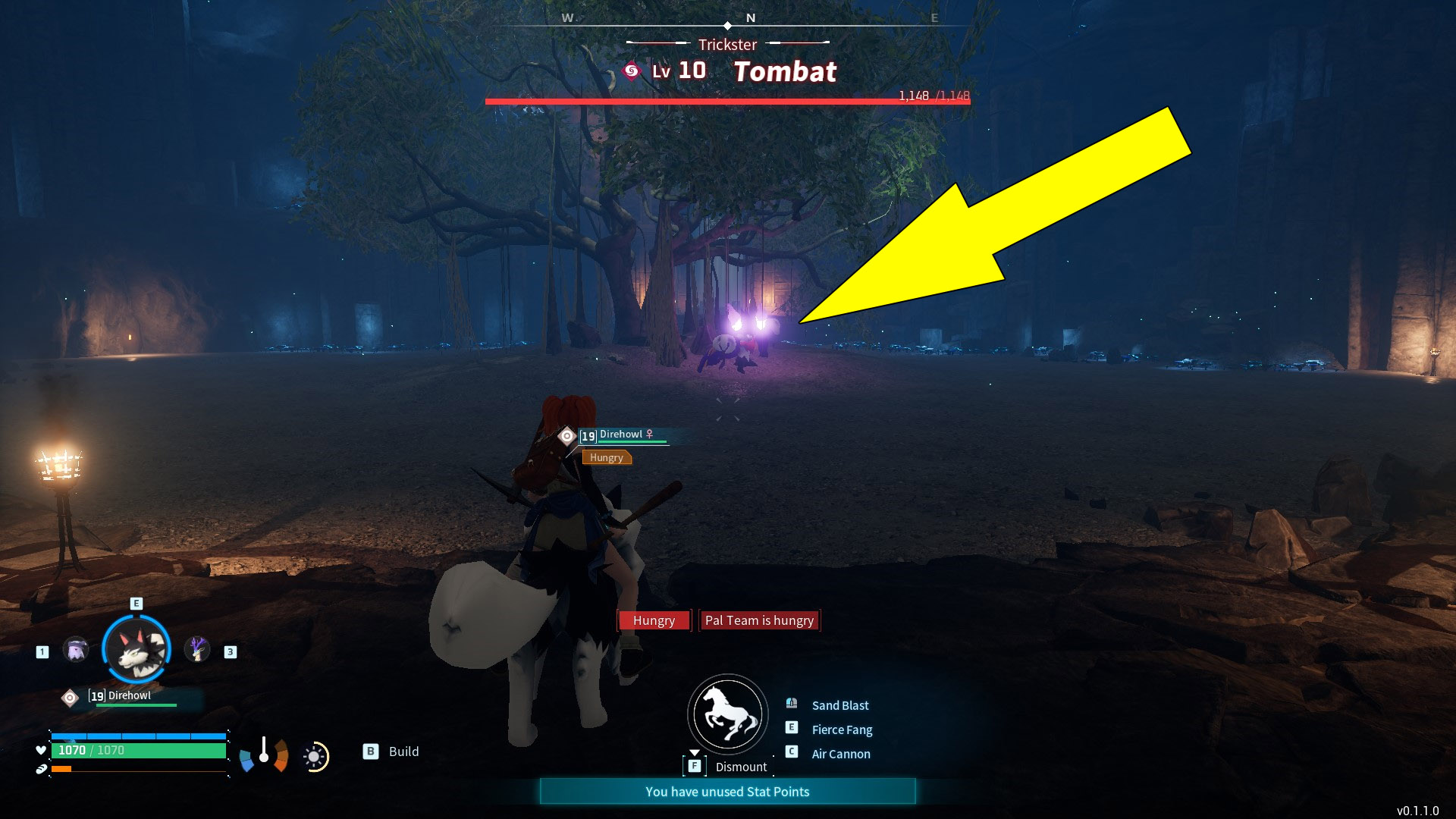Image resolution: width=1456 pixels, height=819 pixels.
Task: Select the Fierce Fang skill
Action: (842, 730)
